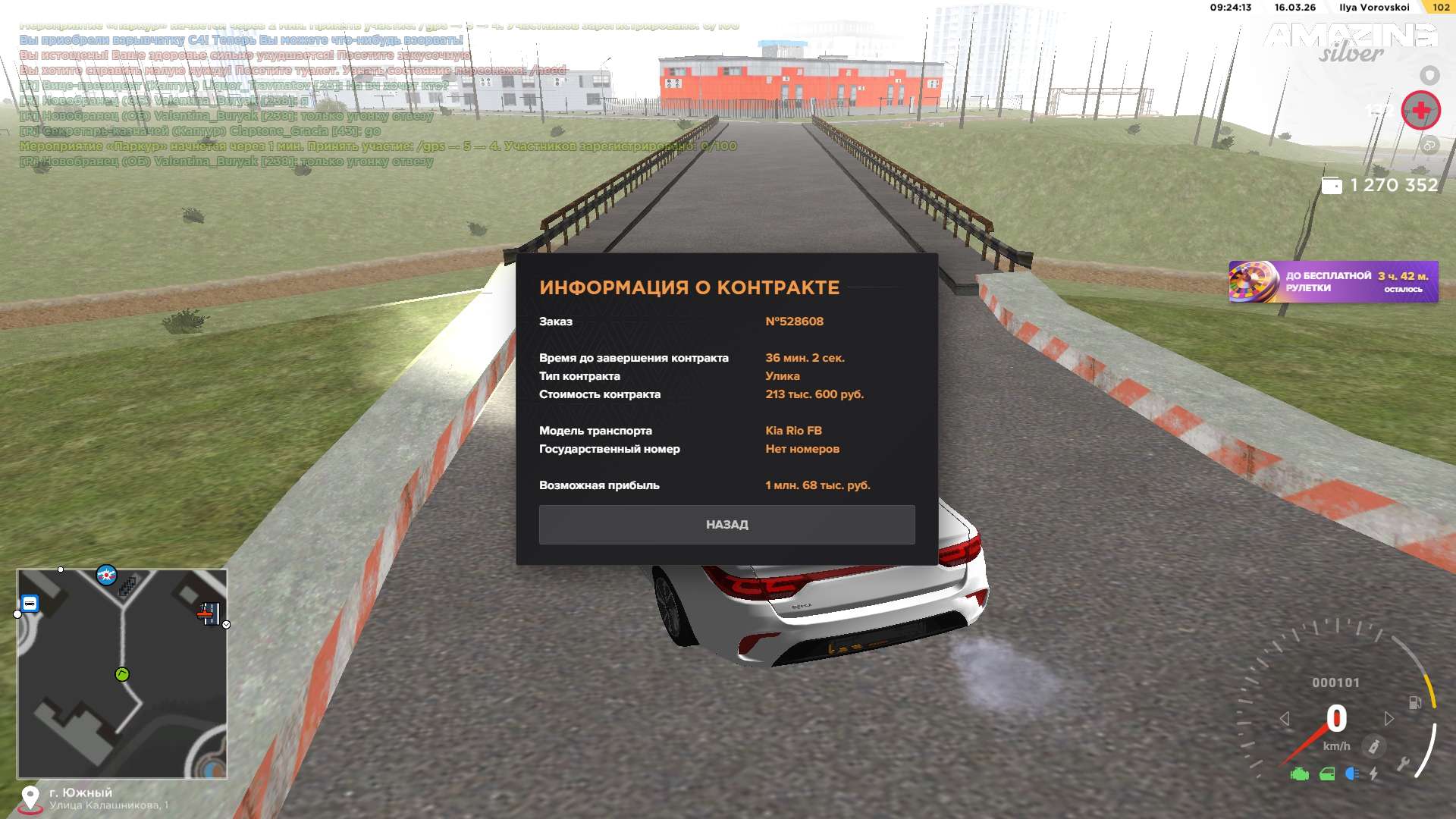
Task: Open the free roulette banner
Action: (1332, 282)
